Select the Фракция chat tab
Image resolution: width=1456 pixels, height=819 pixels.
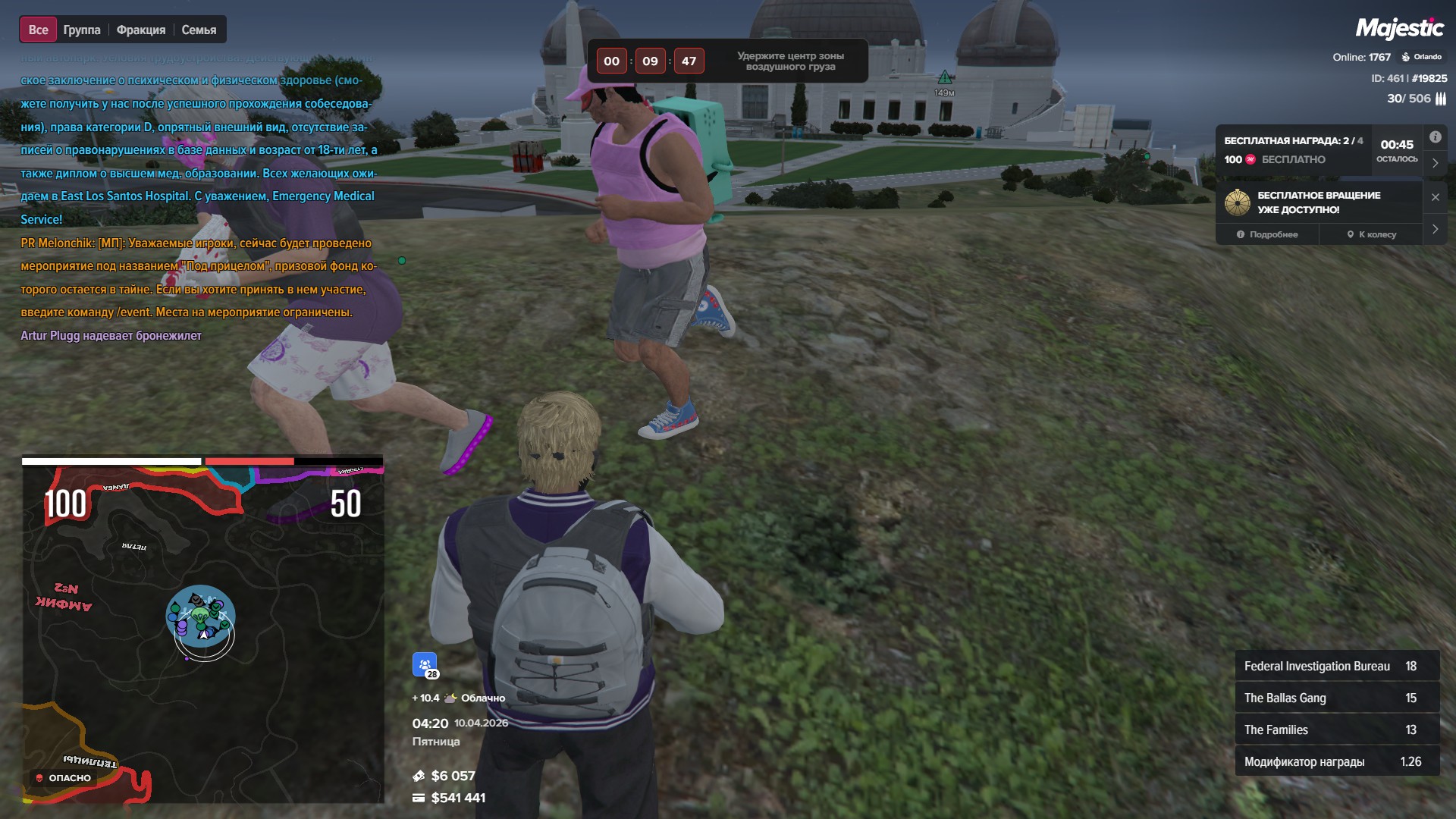point(141,30)
